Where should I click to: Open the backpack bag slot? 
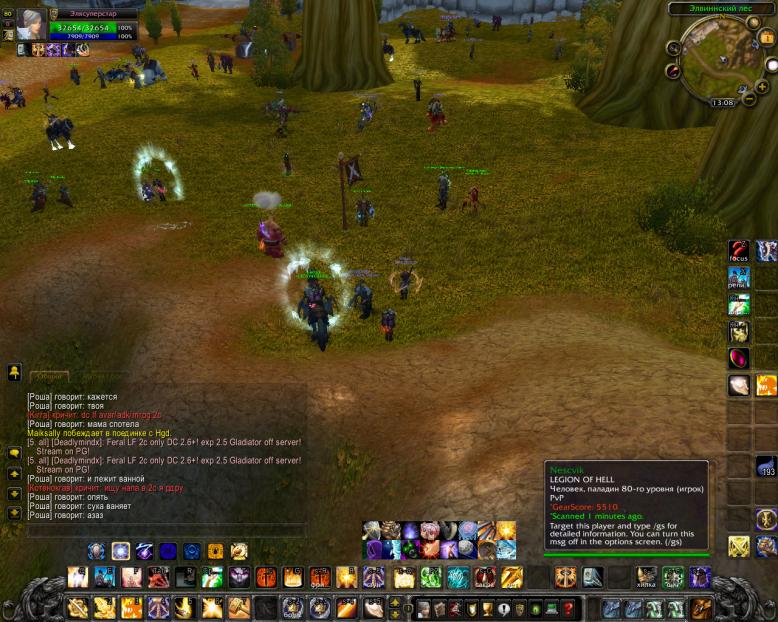pyautogui.click(x=701, y=608)
